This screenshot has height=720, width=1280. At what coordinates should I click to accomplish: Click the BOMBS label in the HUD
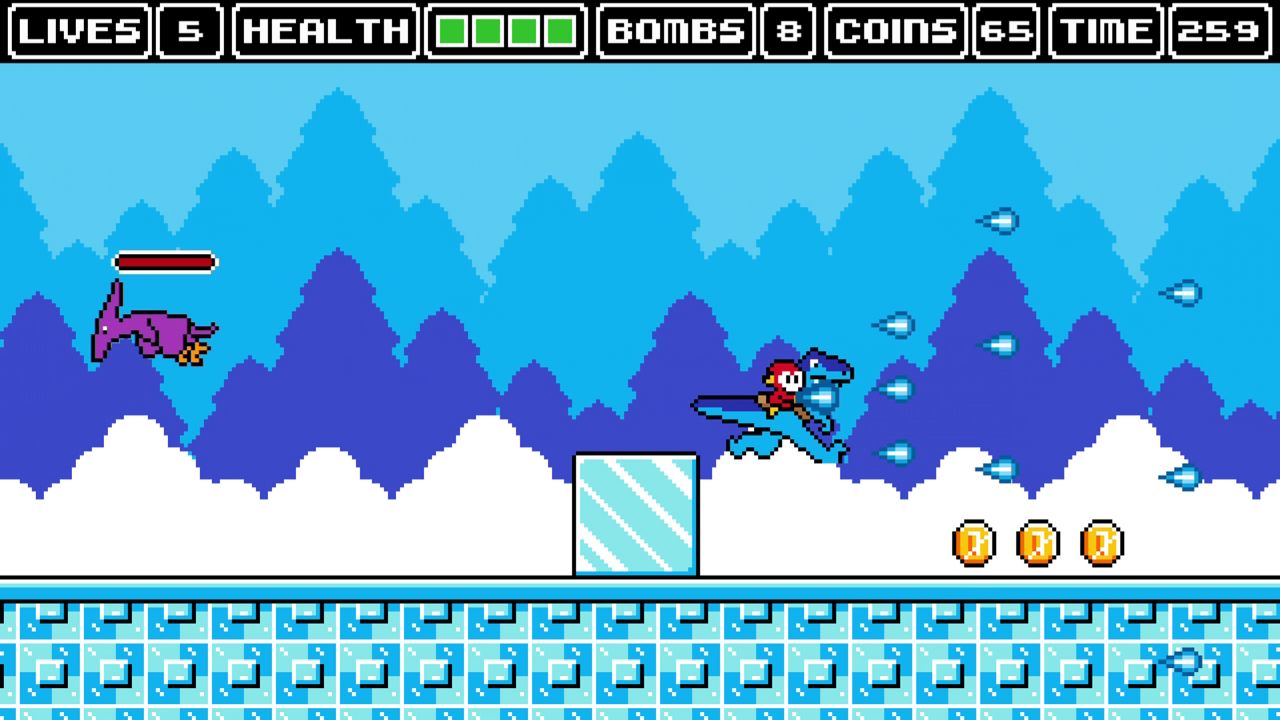(678, 31)
